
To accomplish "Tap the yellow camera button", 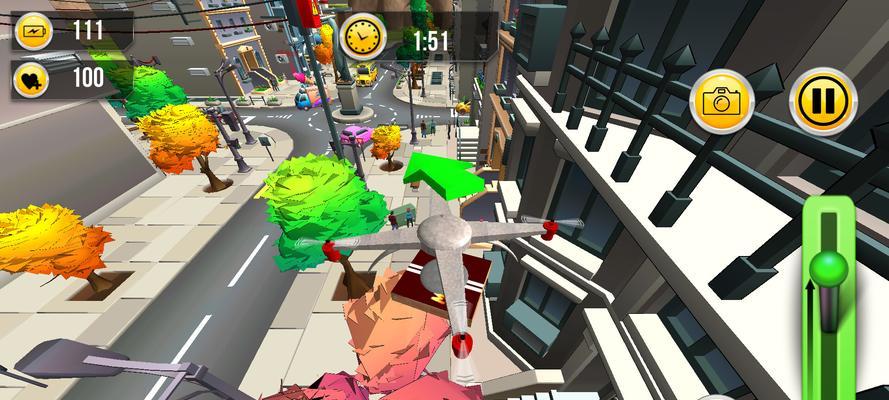I will point(722,101).
